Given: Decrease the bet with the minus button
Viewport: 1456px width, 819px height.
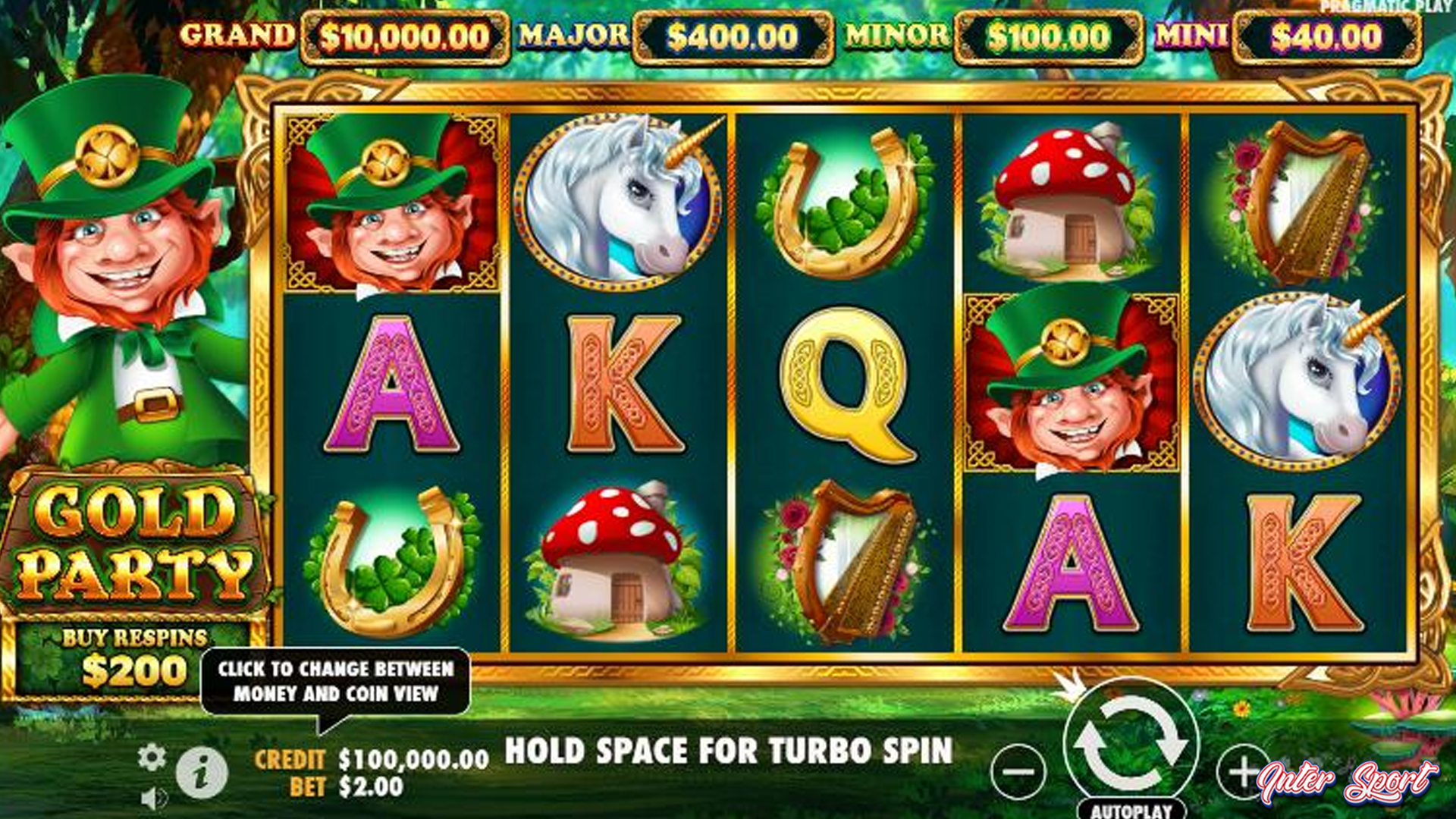Looking at the screenshot, I should tap(1018, 772).
